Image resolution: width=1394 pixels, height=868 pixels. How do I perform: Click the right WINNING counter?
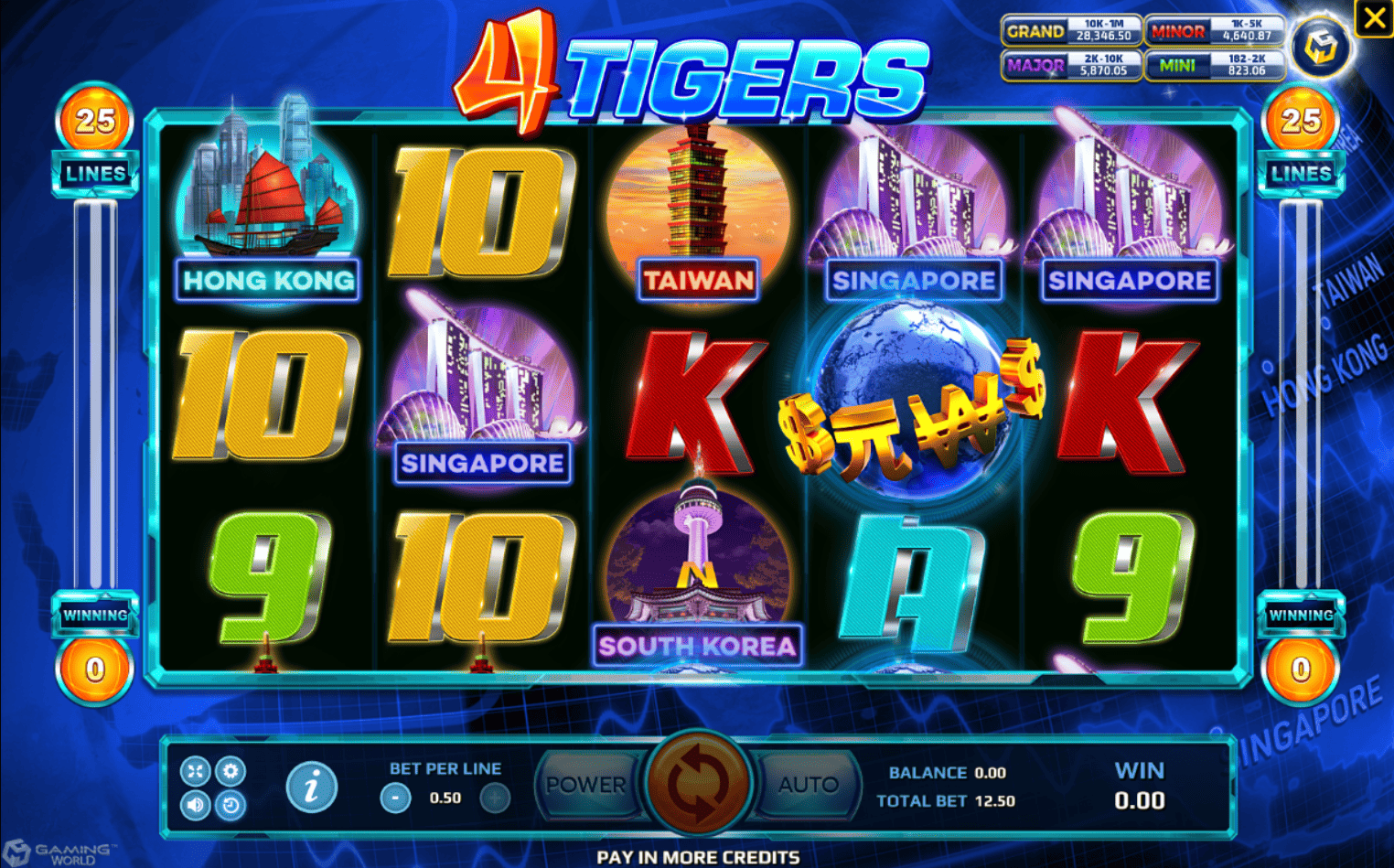pyautogui.click(x=1301, y=616)
